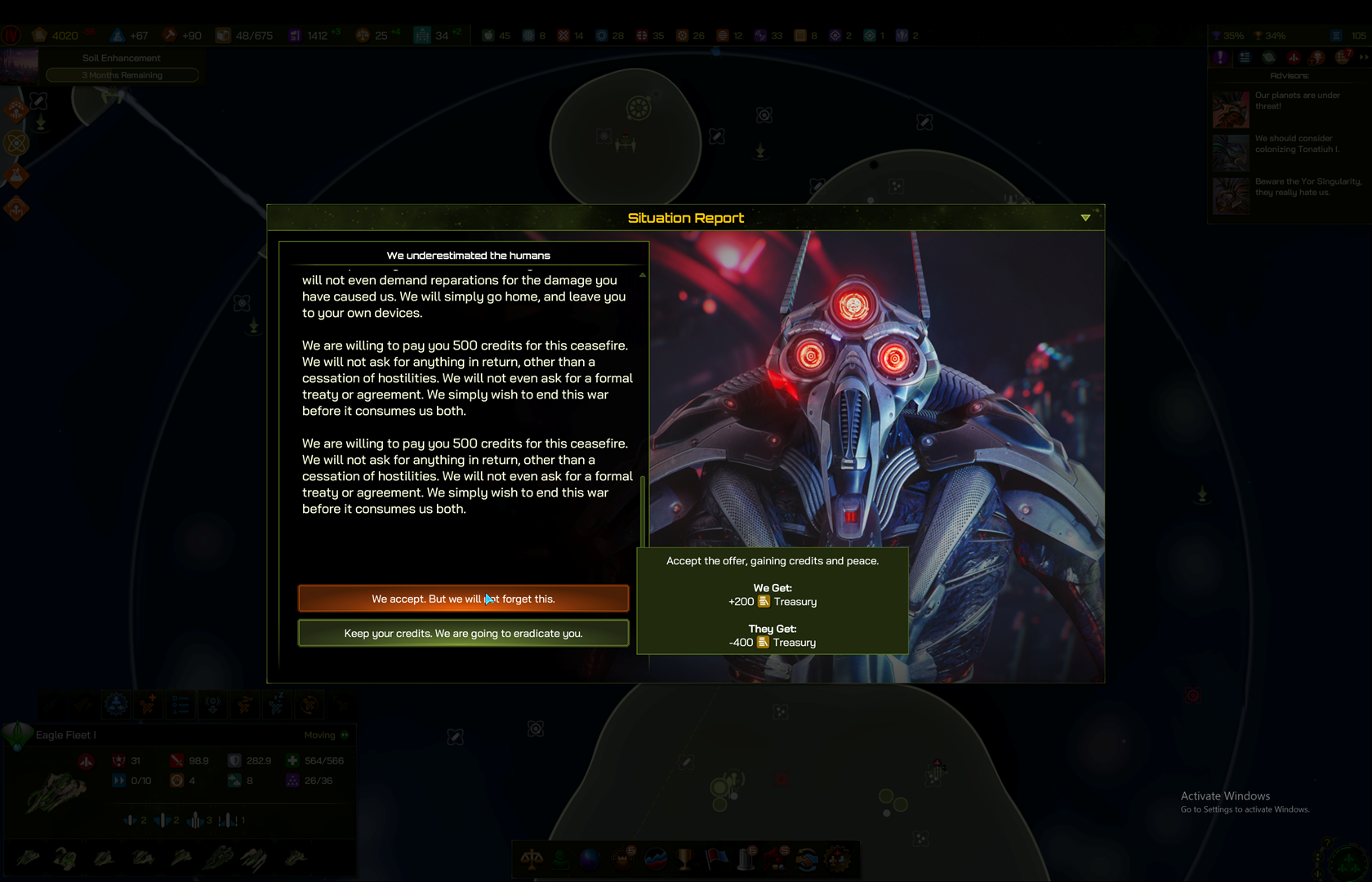
Task: Open the graph statistics screen
Action: [656, 858]
